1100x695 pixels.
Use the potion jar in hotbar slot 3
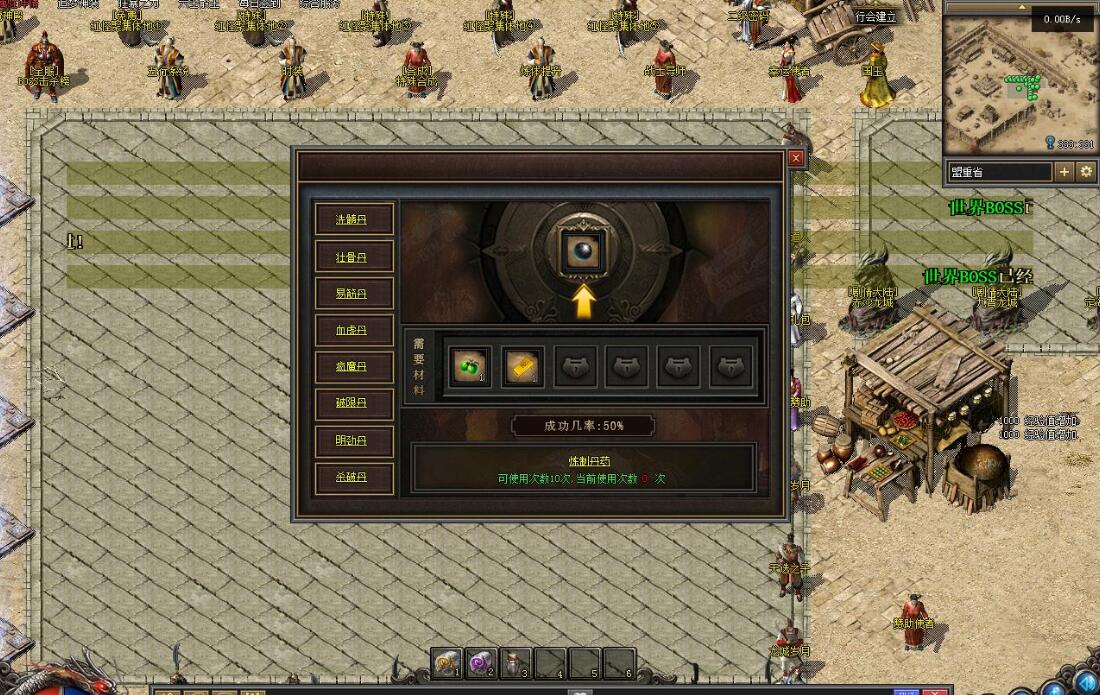coord(516,662)
